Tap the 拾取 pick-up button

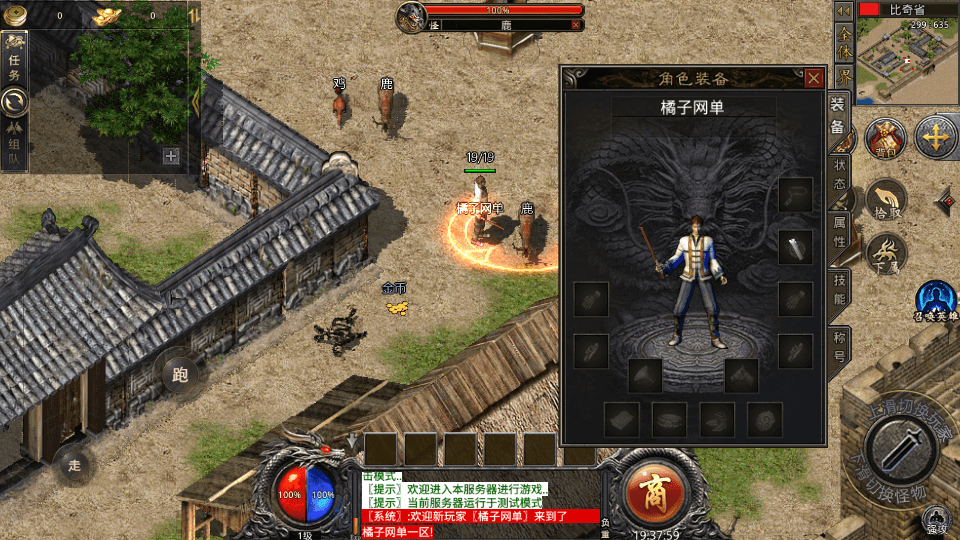(886, 198)
